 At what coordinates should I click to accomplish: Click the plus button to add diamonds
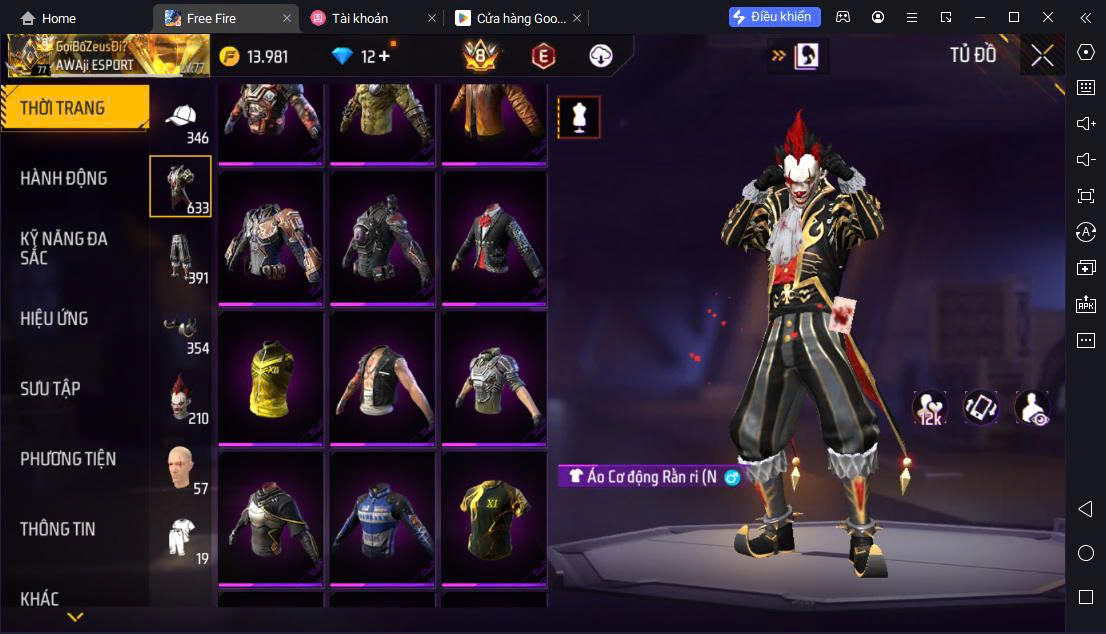coord(384,56)
